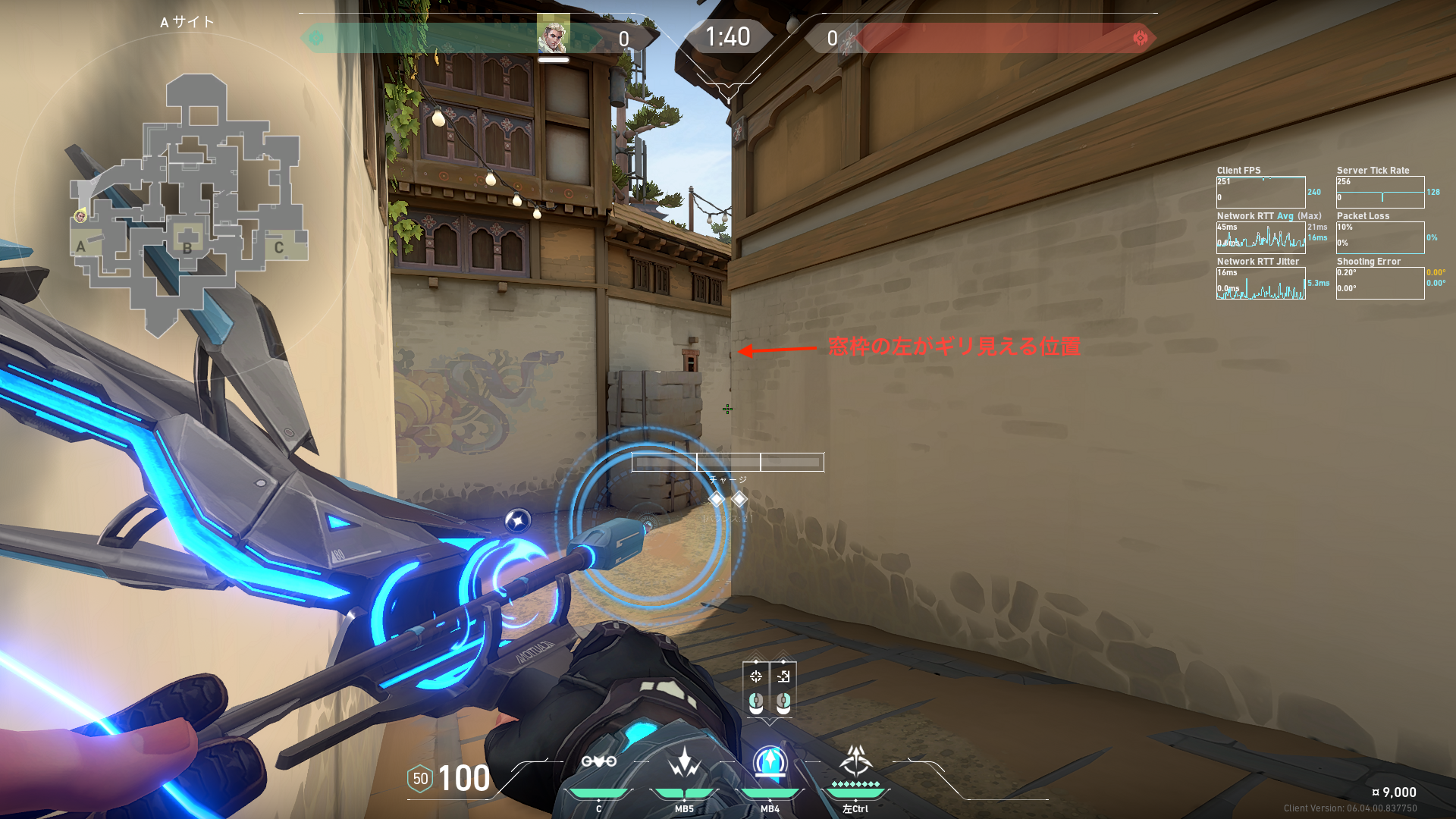Select the Shooting Error graph
Screen dimensions: 1456x819
coord(1380,283)
